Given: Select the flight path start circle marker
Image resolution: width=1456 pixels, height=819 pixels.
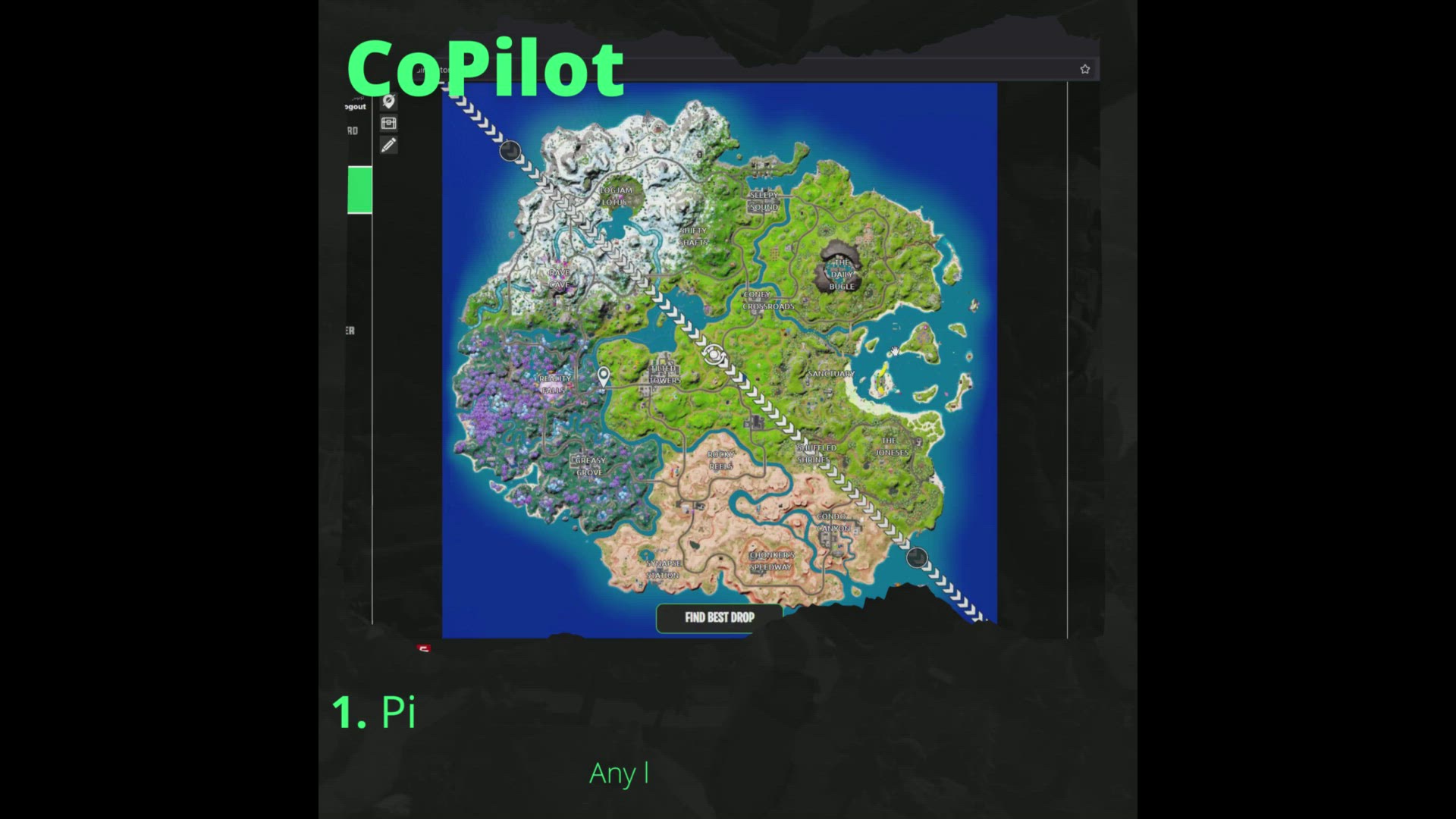Looking at the screenshot, I should point(510,151).
